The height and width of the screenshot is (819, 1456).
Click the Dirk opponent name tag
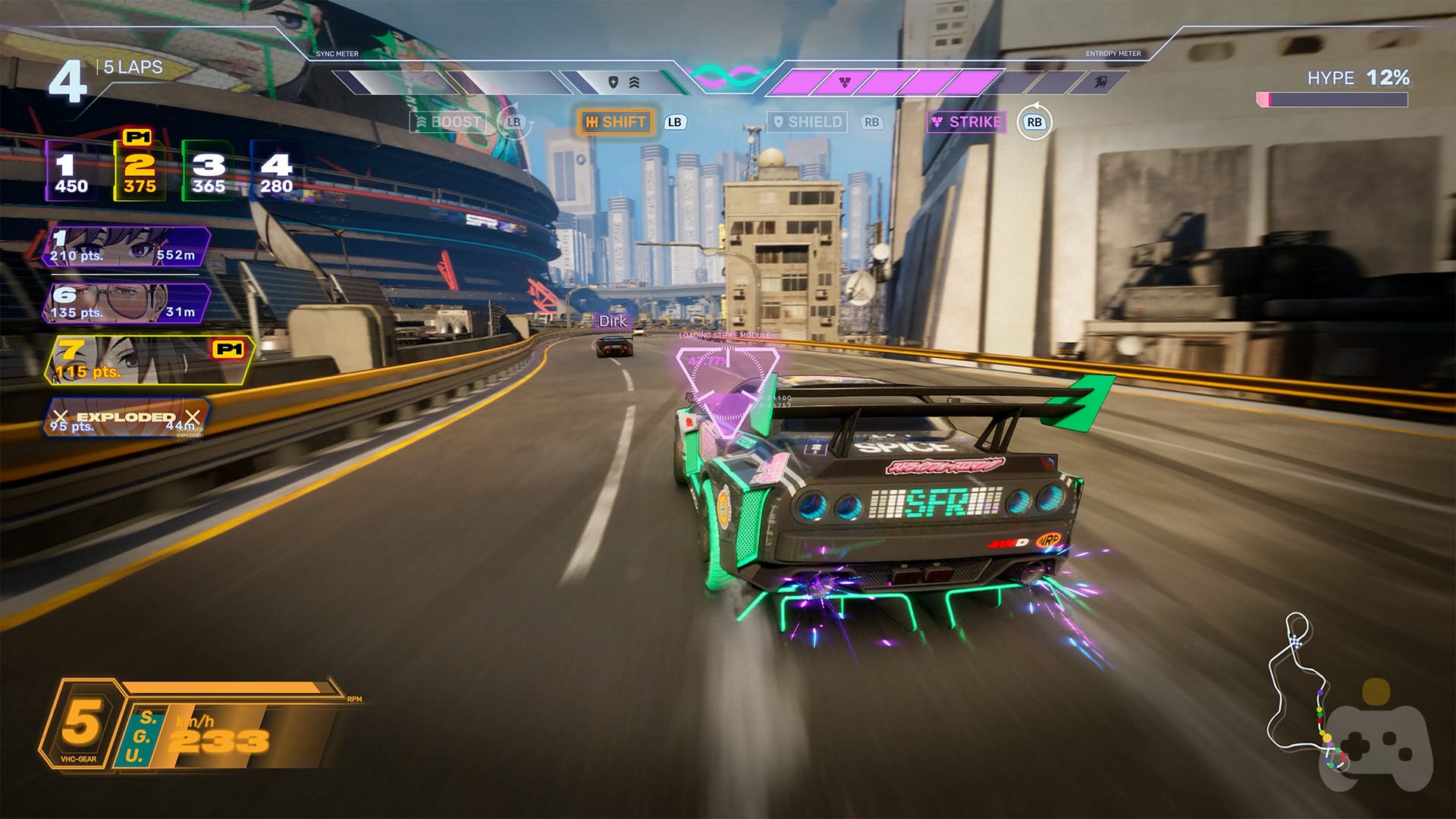613,322
